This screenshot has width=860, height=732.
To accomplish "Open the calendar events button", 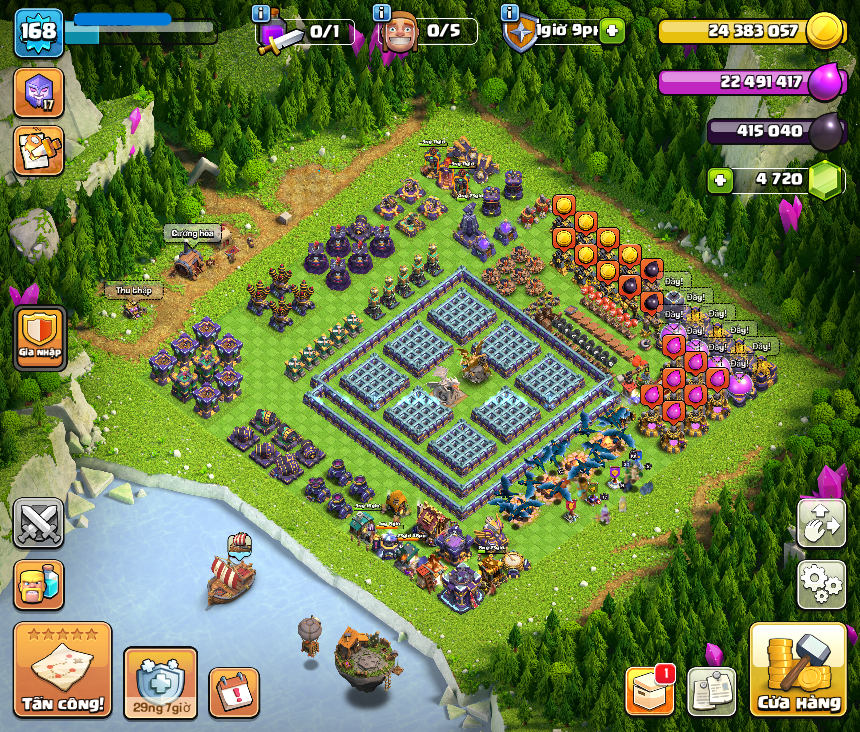I will coord(234,692).
